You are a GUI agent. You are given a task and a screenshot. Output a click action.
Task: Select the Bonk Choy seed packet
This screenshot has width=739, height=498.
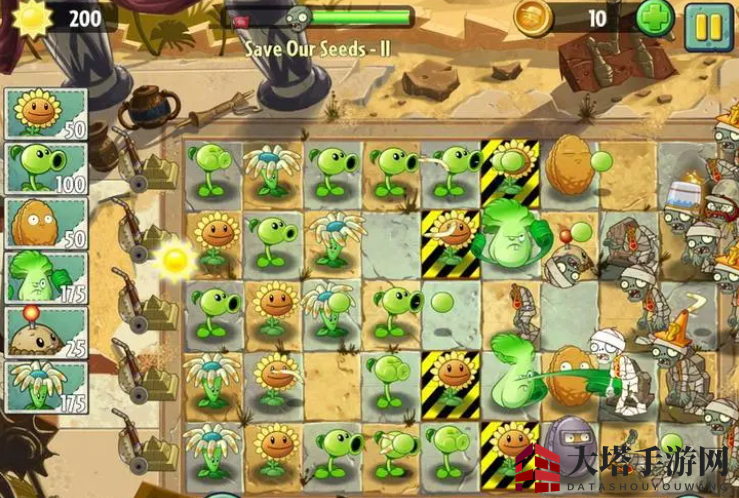(46, 278)
